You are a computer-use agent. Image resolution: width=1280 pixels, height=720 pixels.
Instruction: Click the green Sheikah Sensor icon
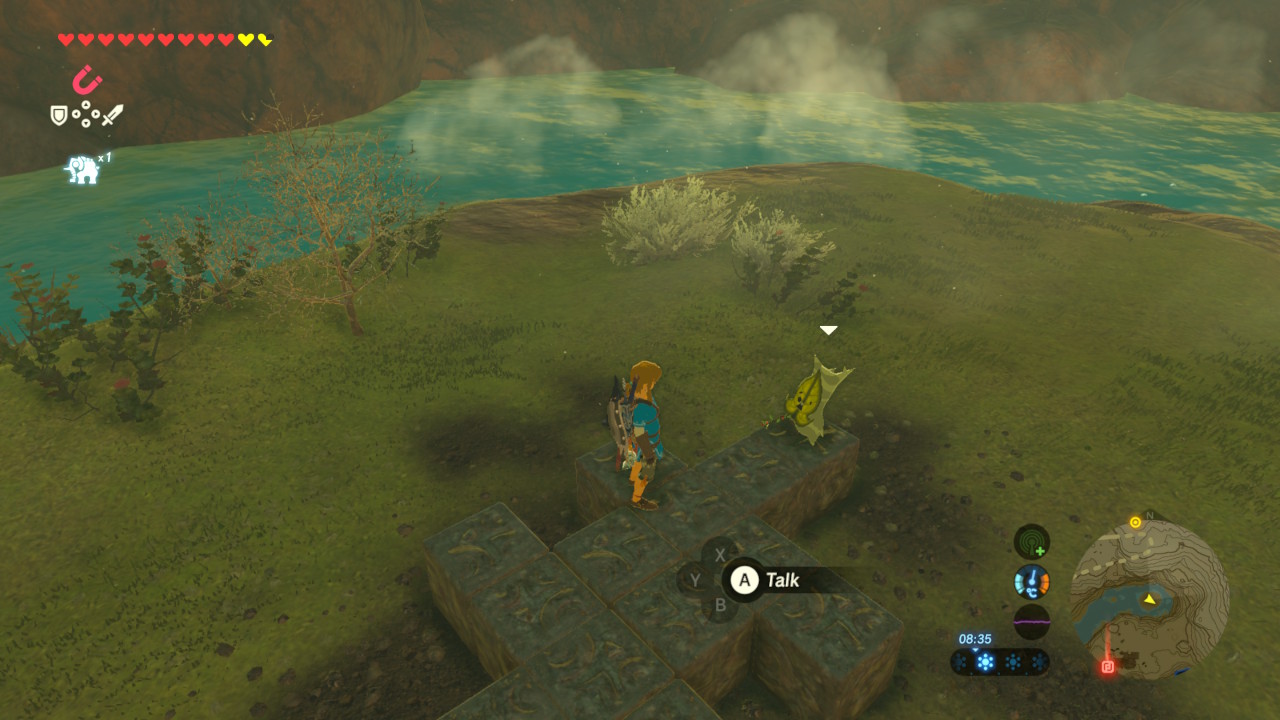click(1032, 542)
